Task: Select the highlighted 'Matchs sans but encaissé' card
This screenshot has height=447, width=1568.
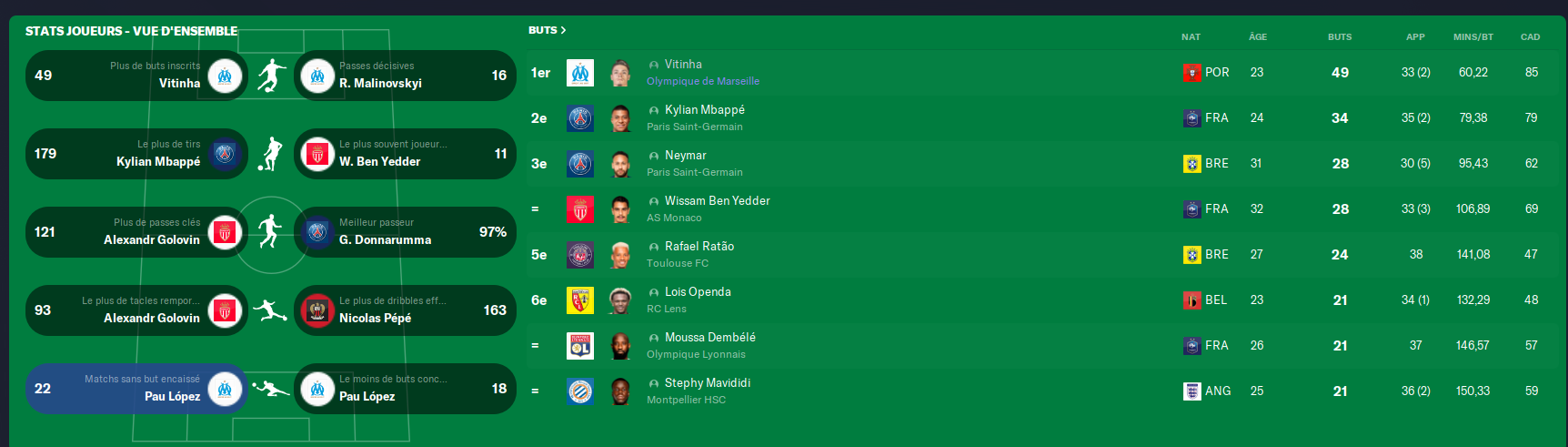Action: [x=136, y=389]
